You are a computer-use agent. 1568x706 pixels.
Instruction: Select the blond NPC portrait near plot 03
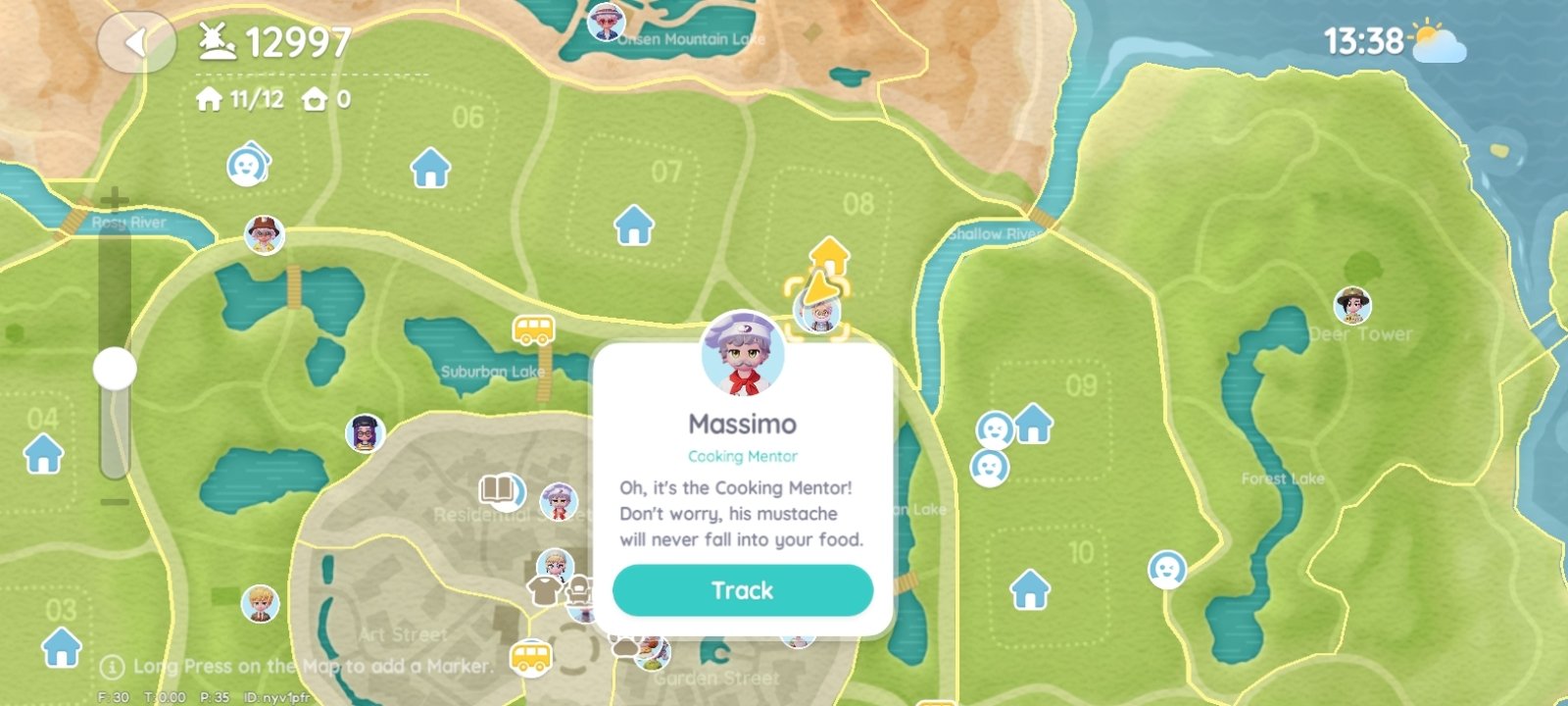coord(260,603)
